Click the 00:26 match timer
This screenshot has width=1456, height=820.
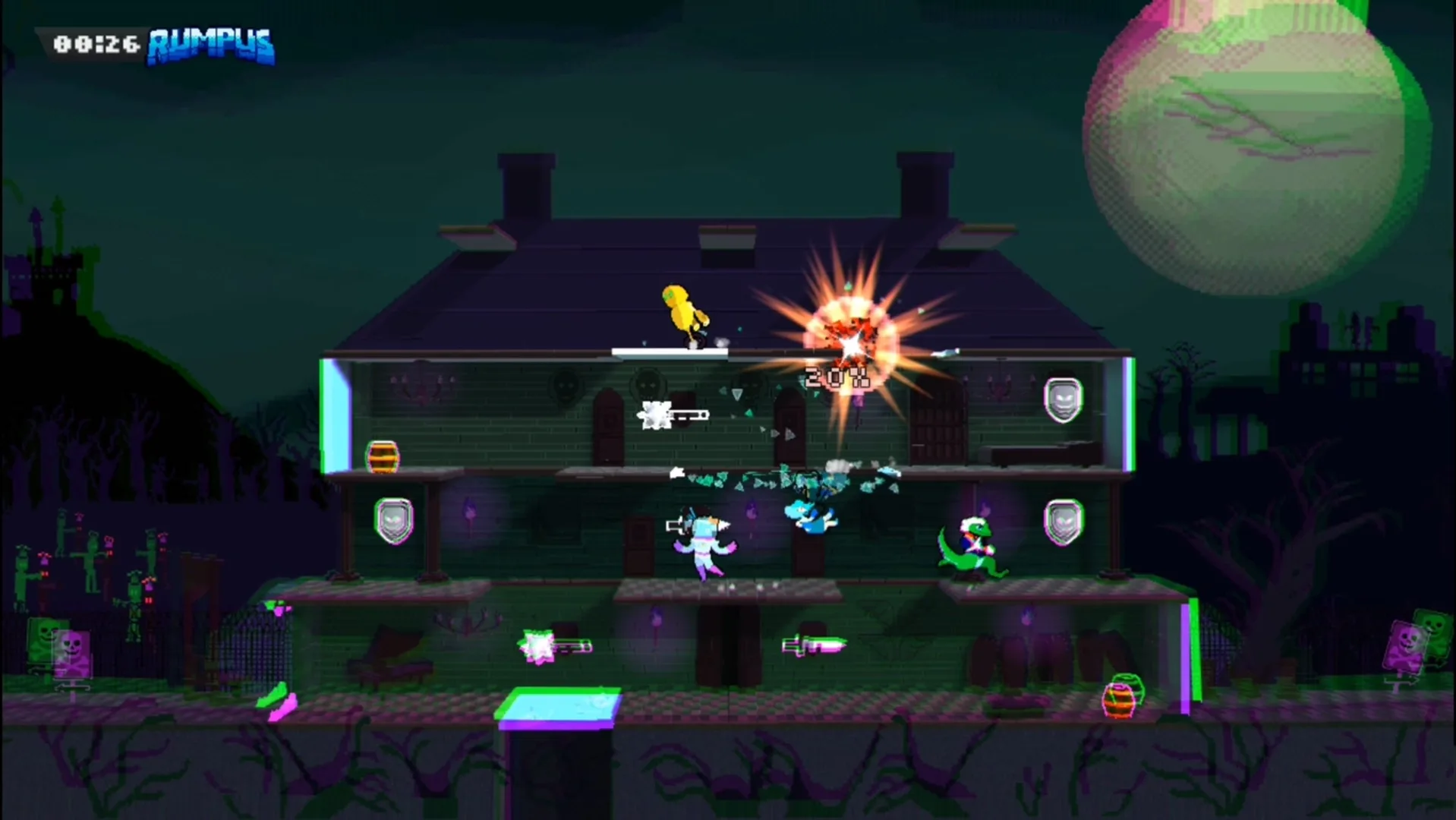95,43
